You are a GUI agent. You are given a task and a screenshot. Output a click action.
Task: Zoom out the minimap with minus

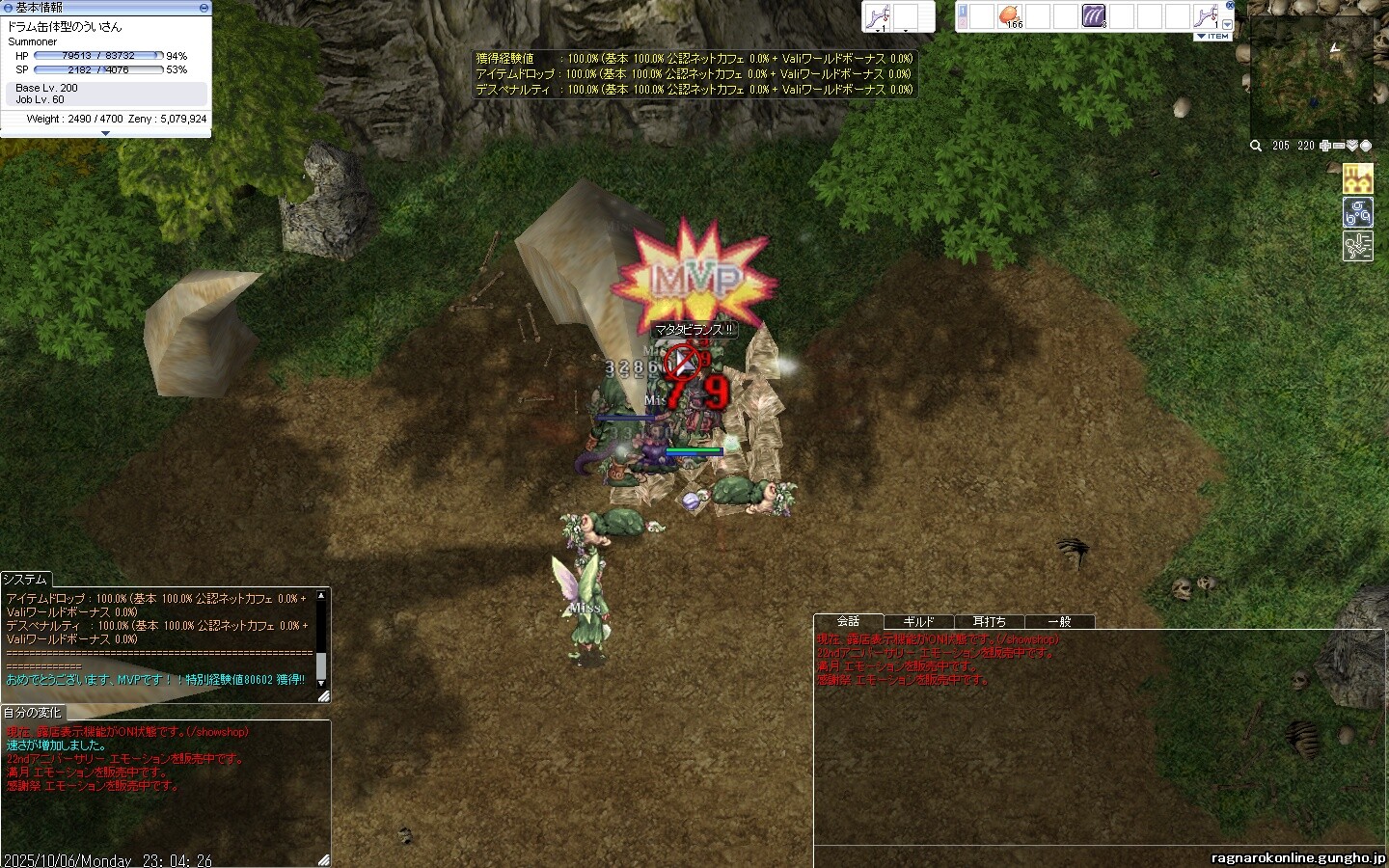(x=1339, y=146)
